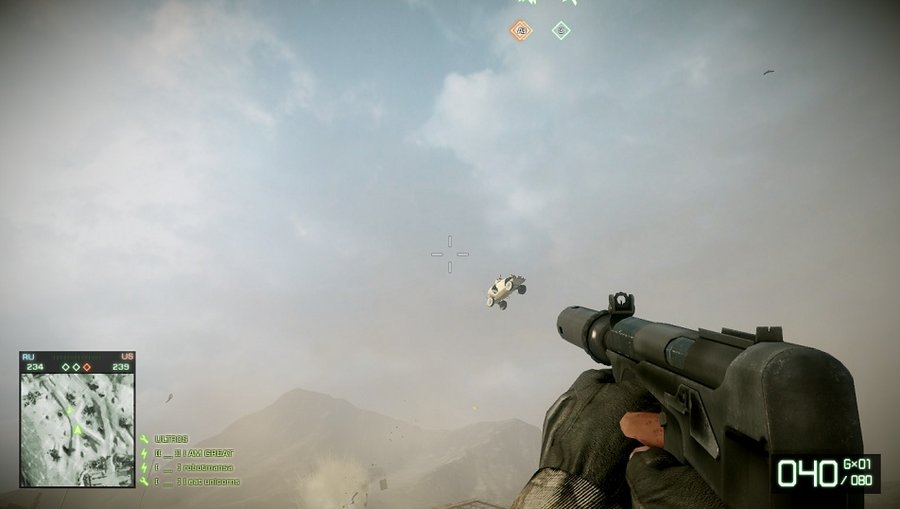Viewport: 900px width, 509px height.
Task: Select the teal objective diamond marker
Action: tap(561, 30)
